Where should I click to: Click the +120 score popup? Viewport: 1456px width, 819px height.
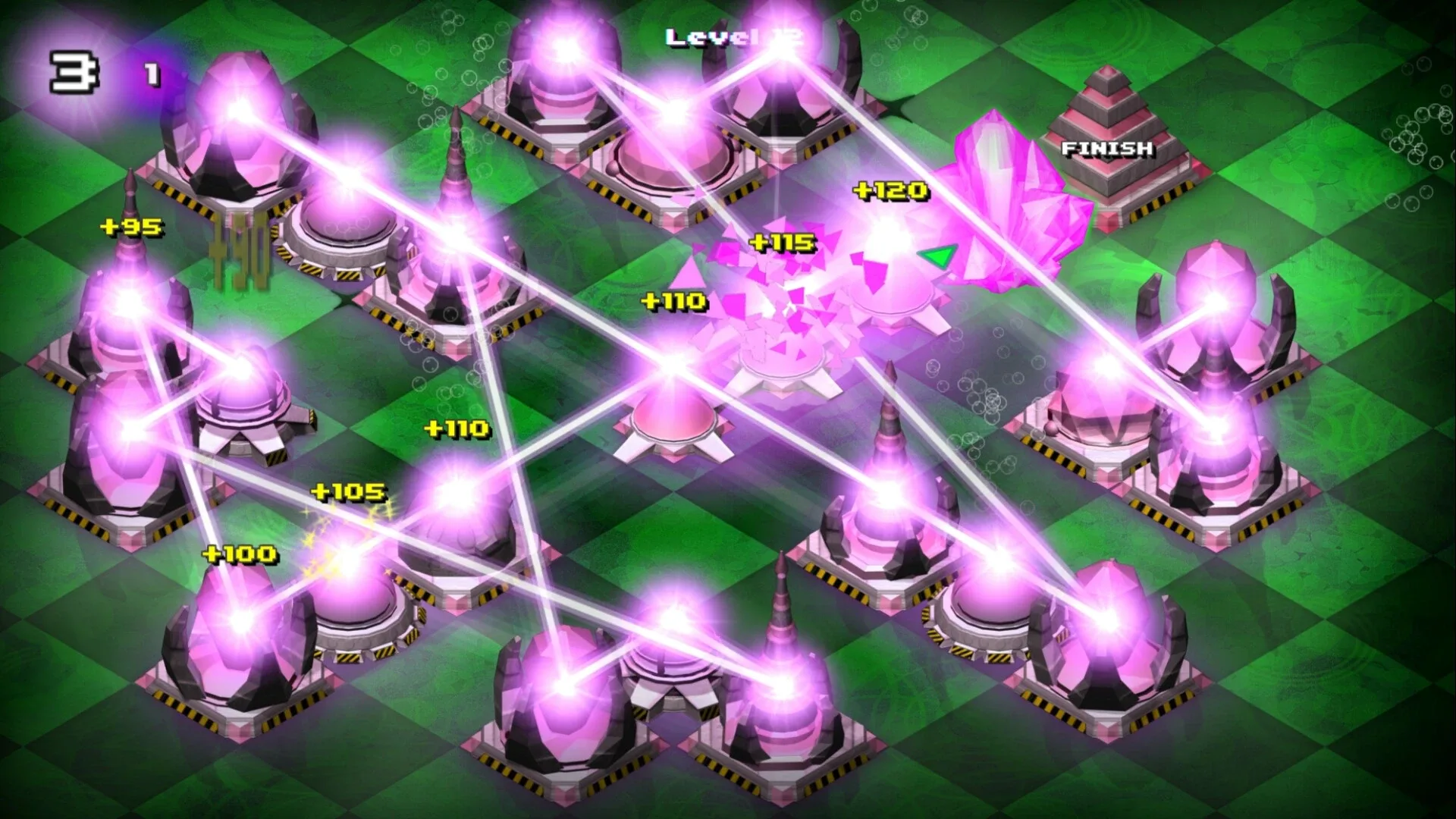click(893, 190)
